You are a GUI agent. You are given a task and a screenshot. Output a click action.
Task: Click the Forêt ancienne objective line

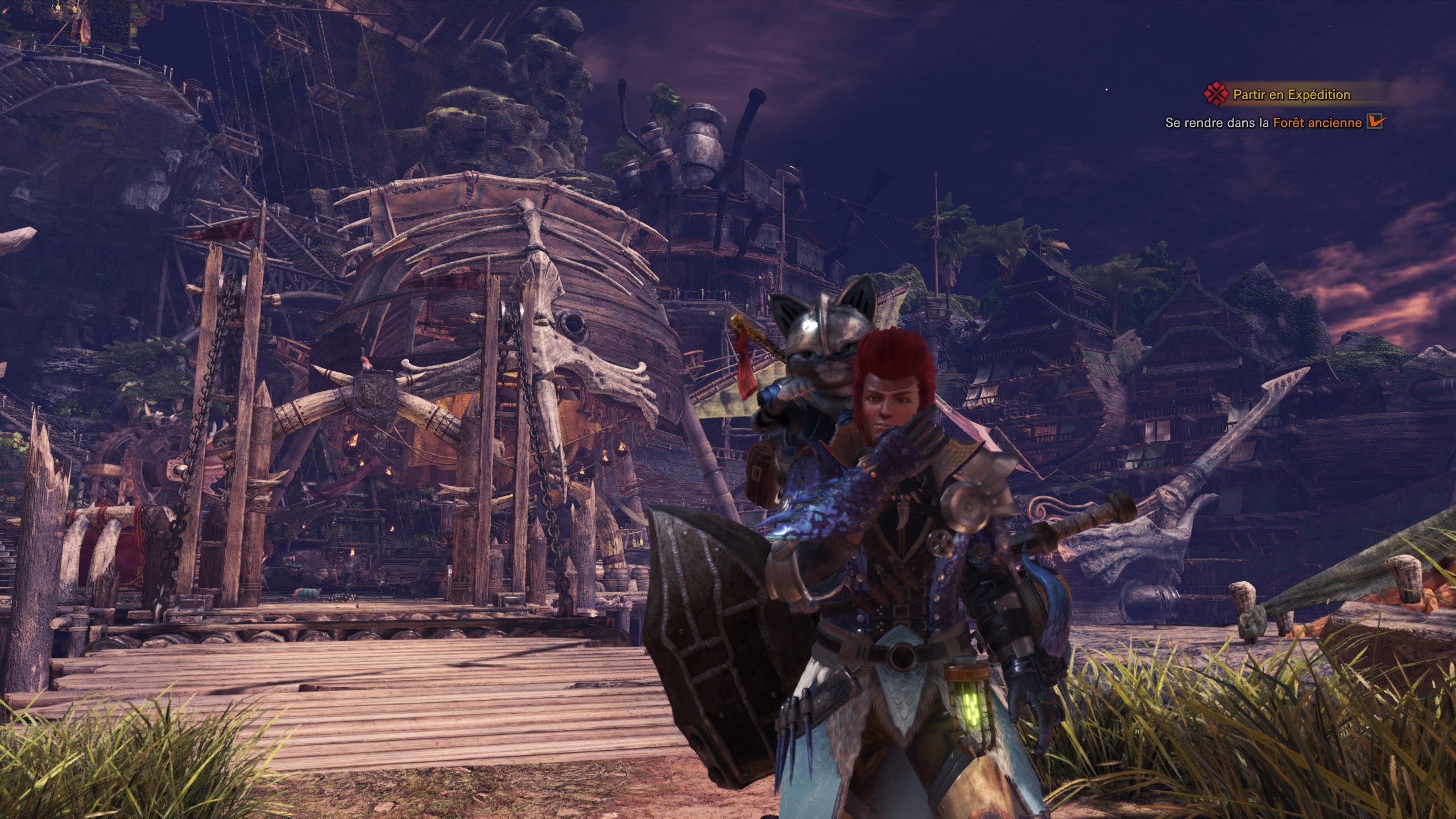tap(1263, 122)
